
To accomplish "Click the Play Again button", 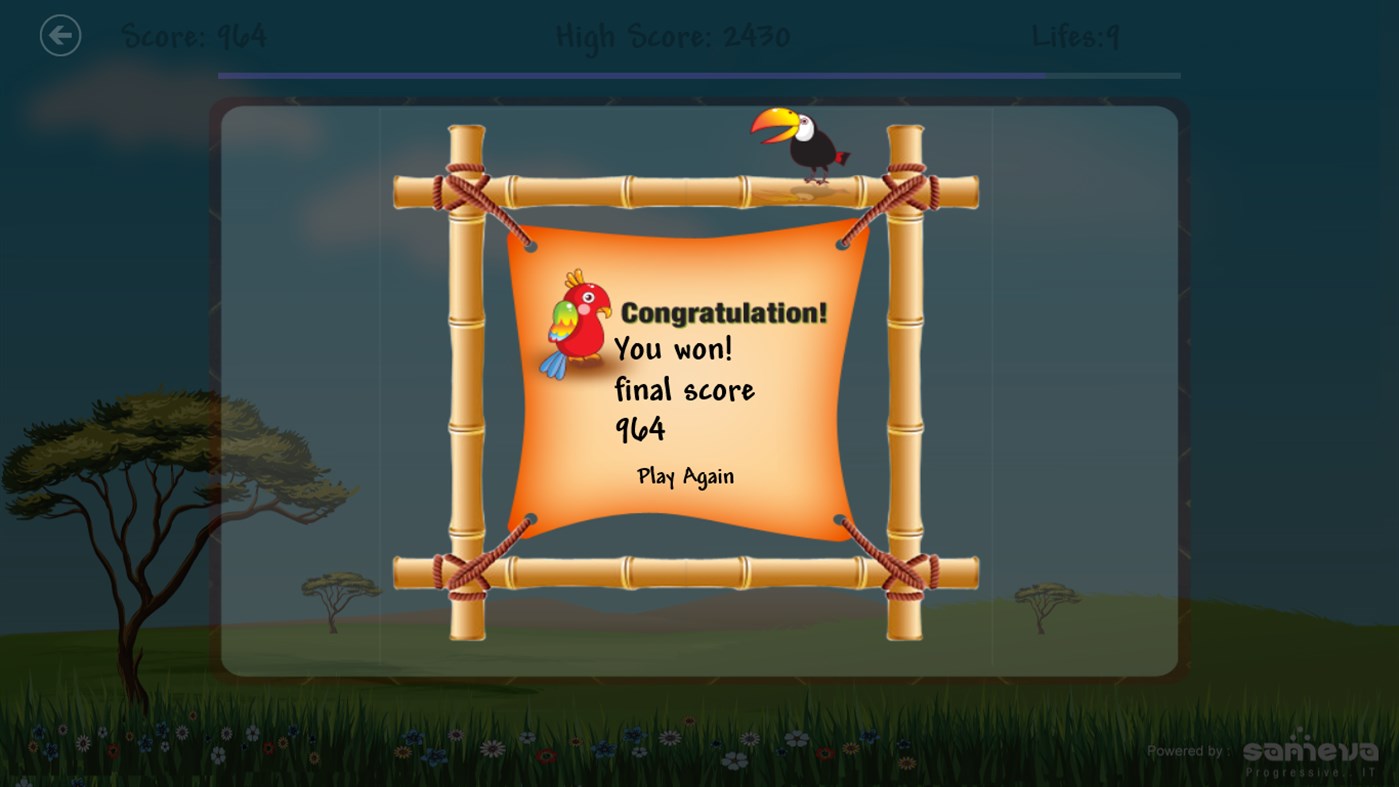I will click(685, 476).
